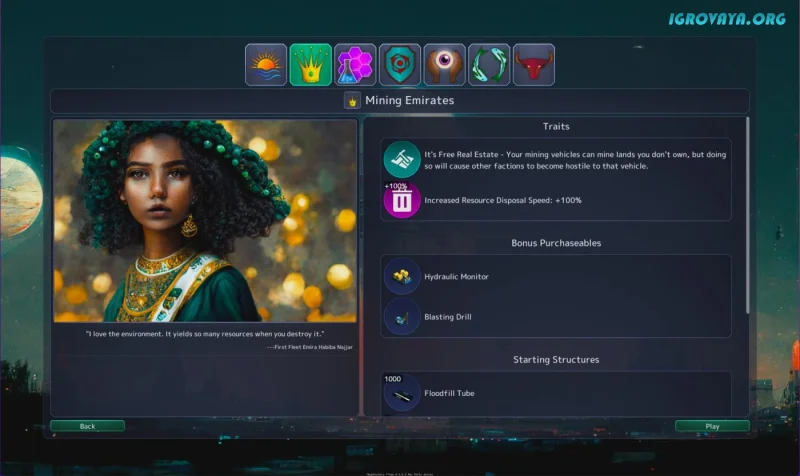800x476 pixels.
Task: Select the golden crown faction tab
Action: [311, 65]
